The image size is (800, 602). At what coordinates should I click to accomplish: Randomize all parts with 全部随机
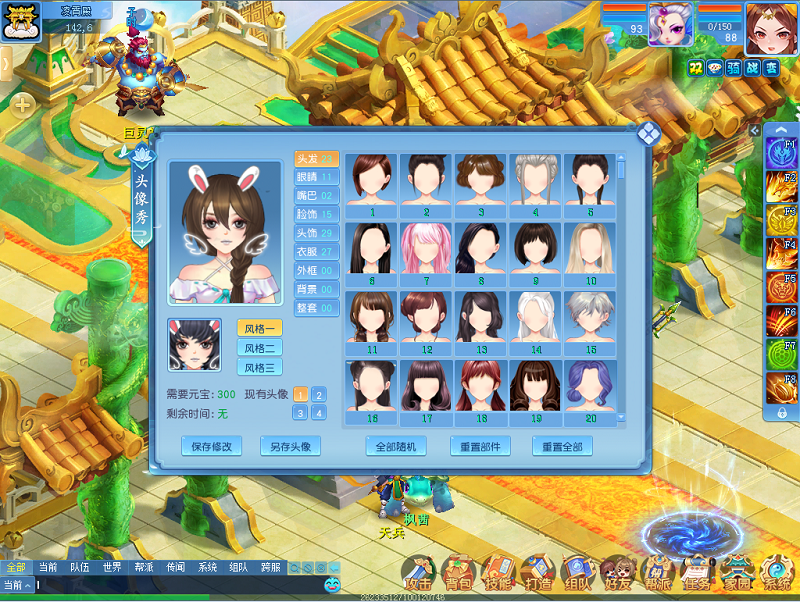[395, 446]
